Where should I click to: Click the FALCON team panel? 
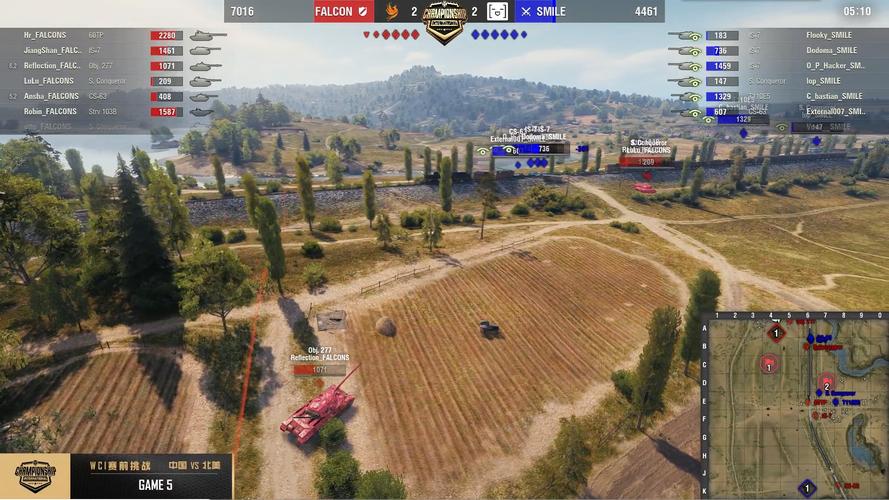[x=344, y=12]
